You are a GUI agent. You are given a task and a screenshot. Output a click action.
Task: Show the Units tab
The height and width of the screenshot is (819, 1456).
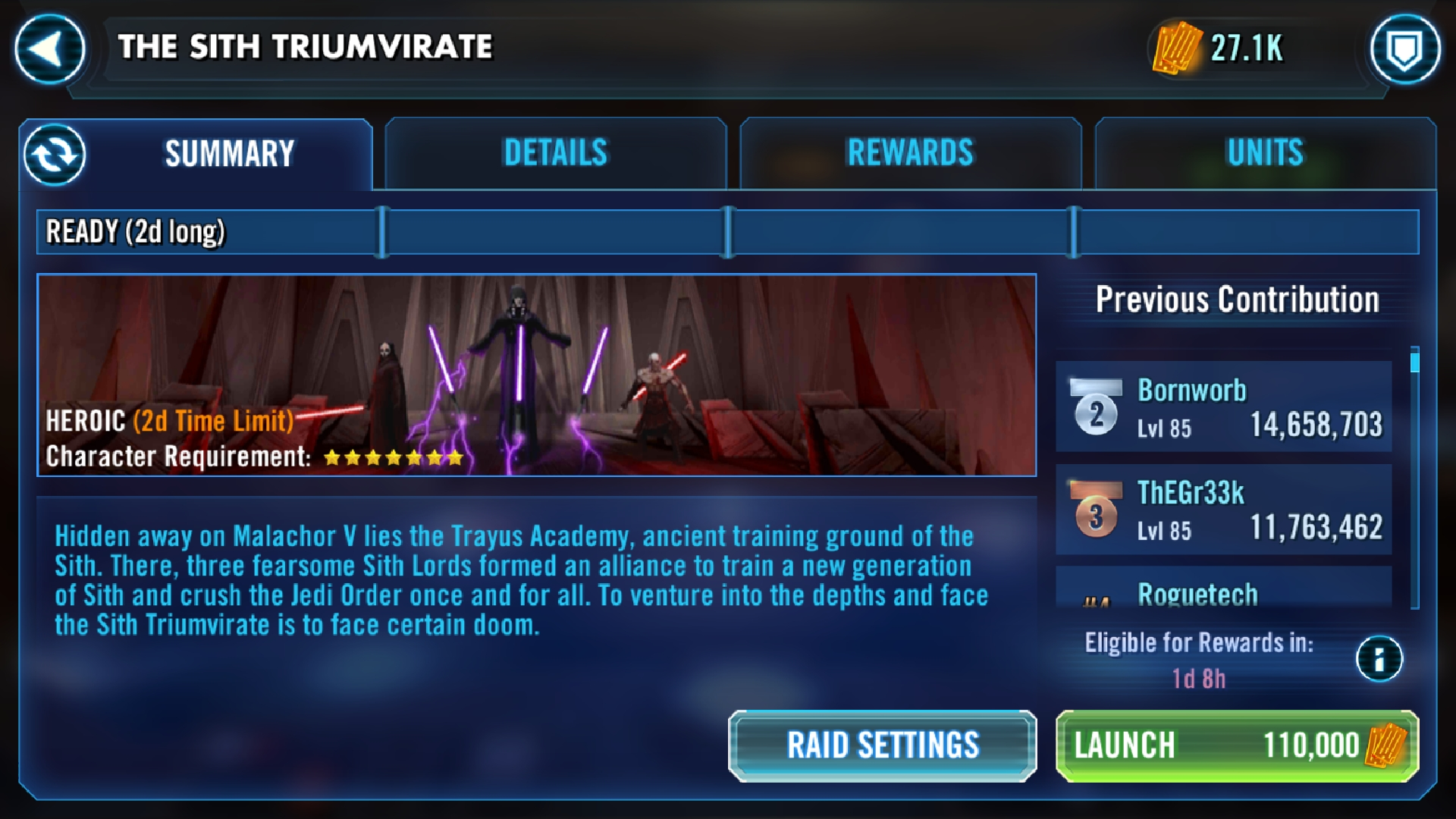tap(1265, 153)
